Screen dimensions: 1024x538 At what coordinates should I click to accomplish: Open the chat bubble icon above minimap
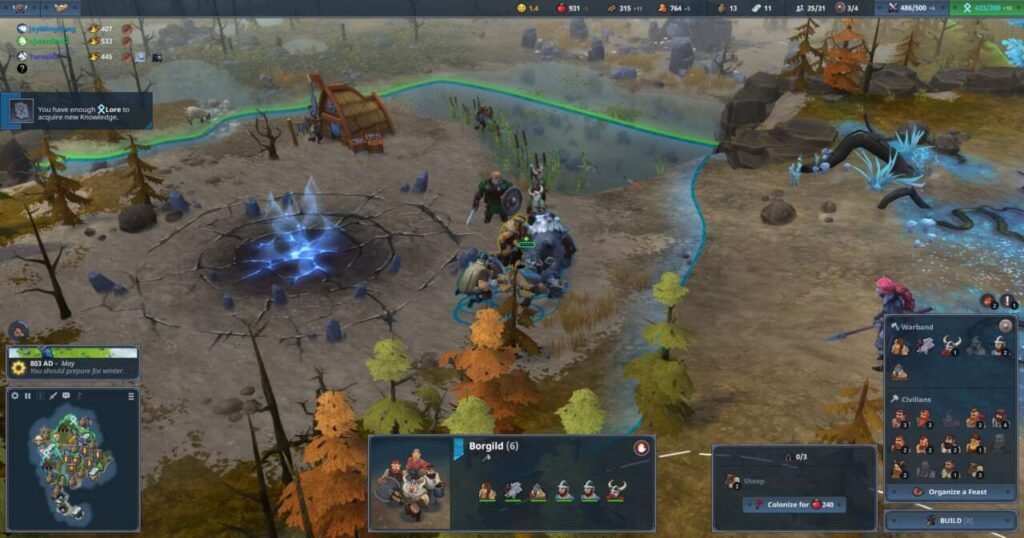pos(66,396)
